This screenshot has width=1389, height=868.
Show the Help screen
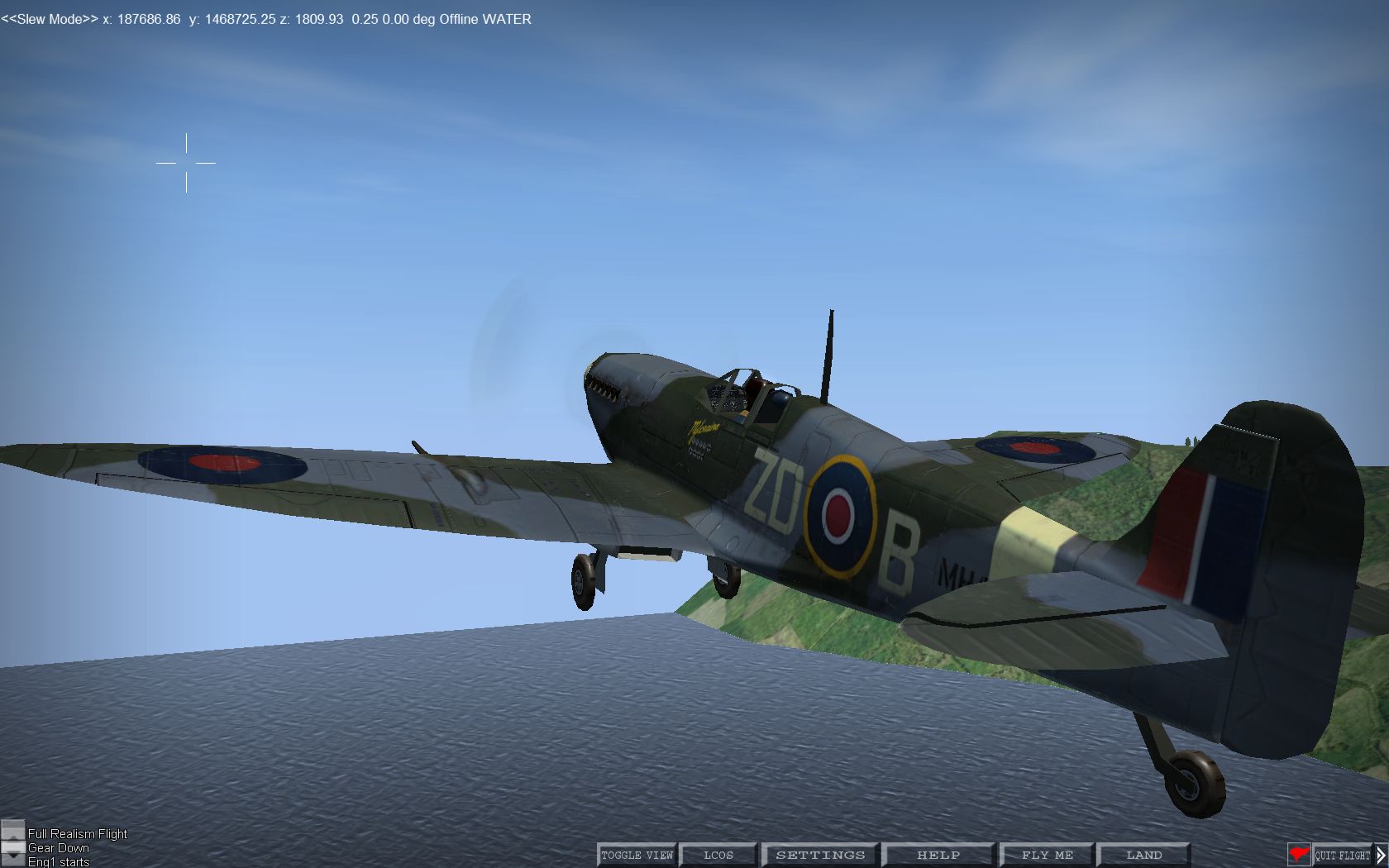point(938,855)
